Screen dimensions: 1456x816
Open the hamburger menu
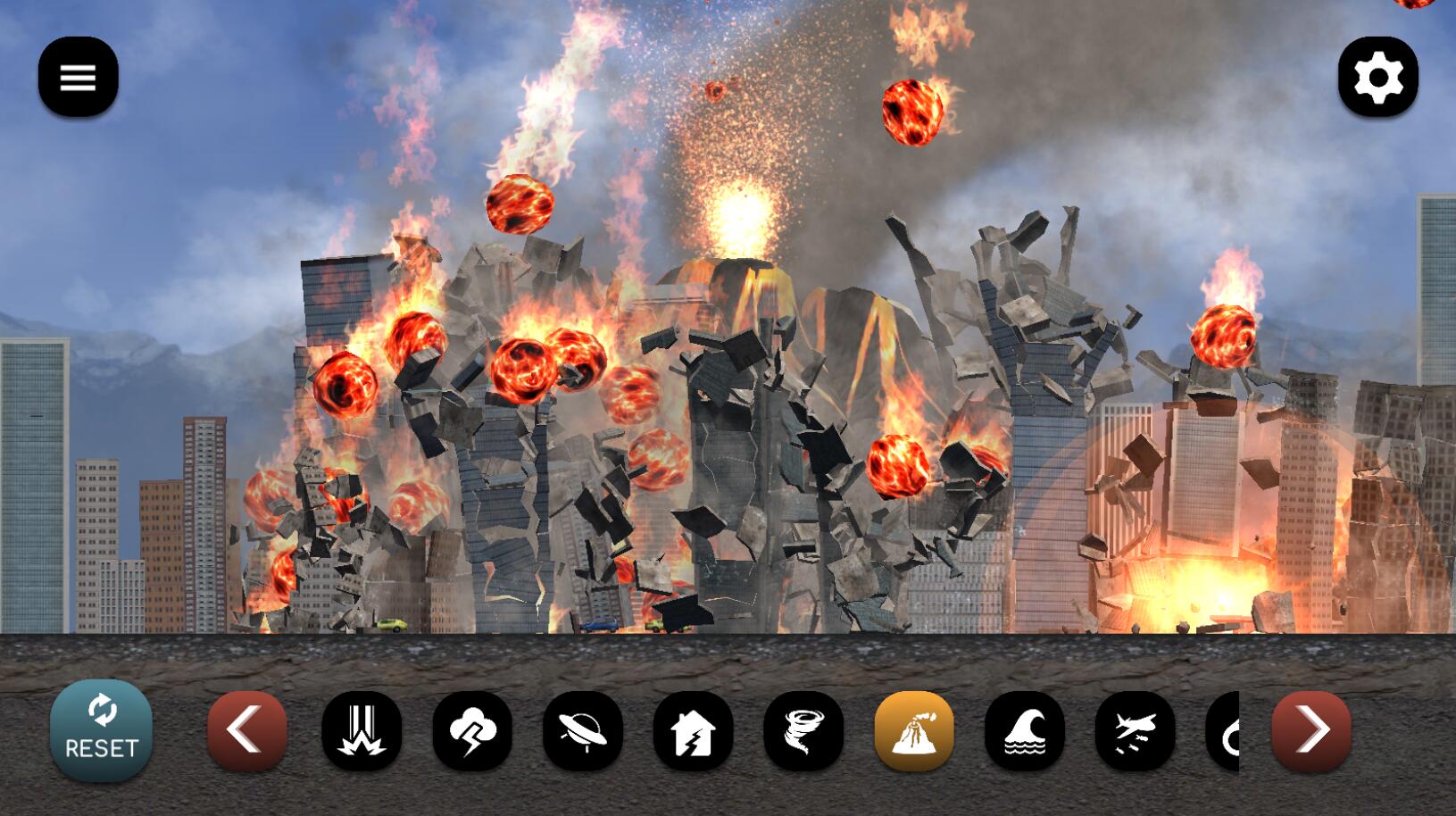pos(78,77)
